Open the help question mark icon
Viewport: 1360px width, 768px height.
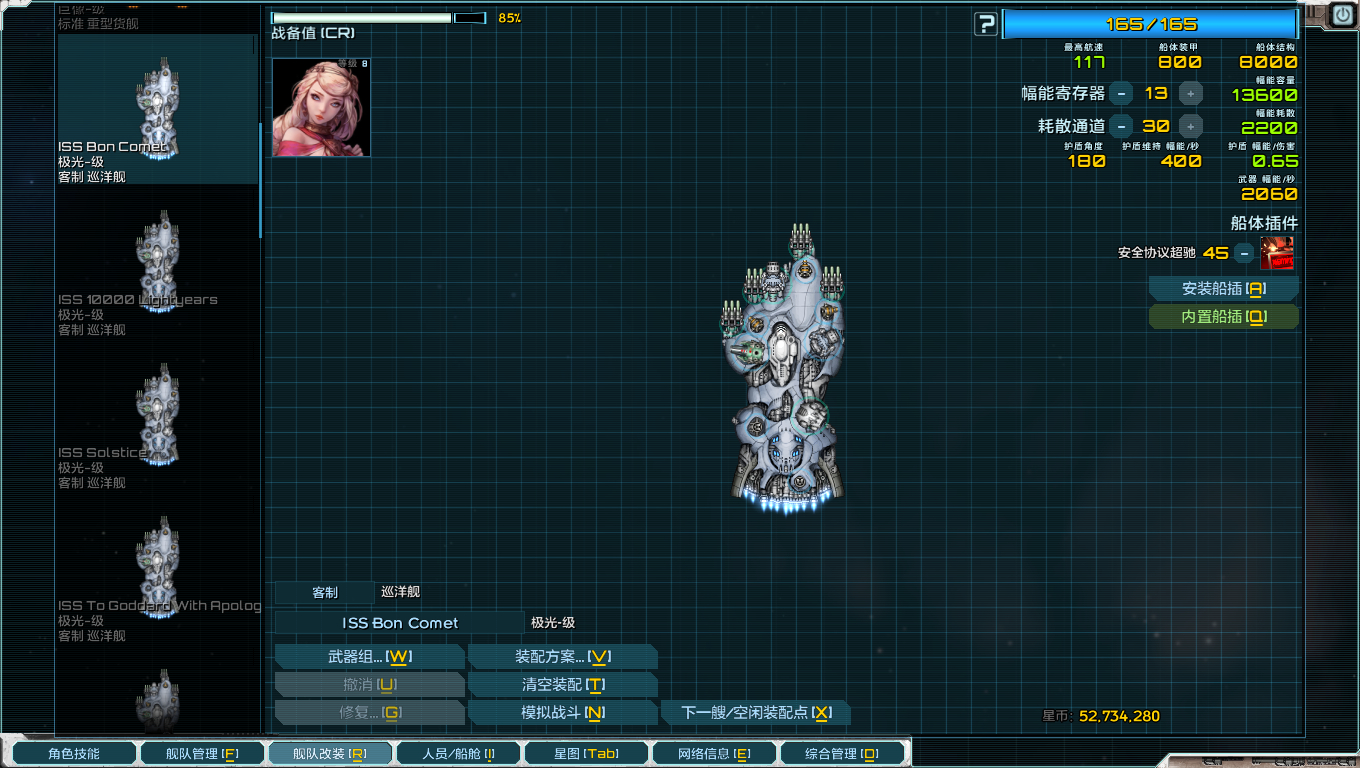click(x=984, y=22)
